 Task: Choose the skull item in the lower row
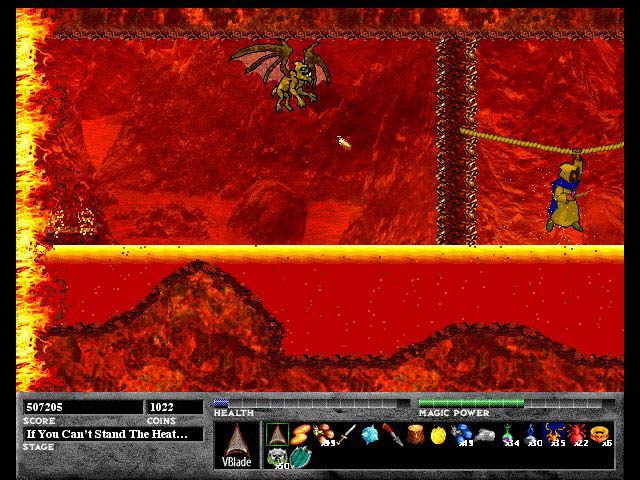coord(277,457)
